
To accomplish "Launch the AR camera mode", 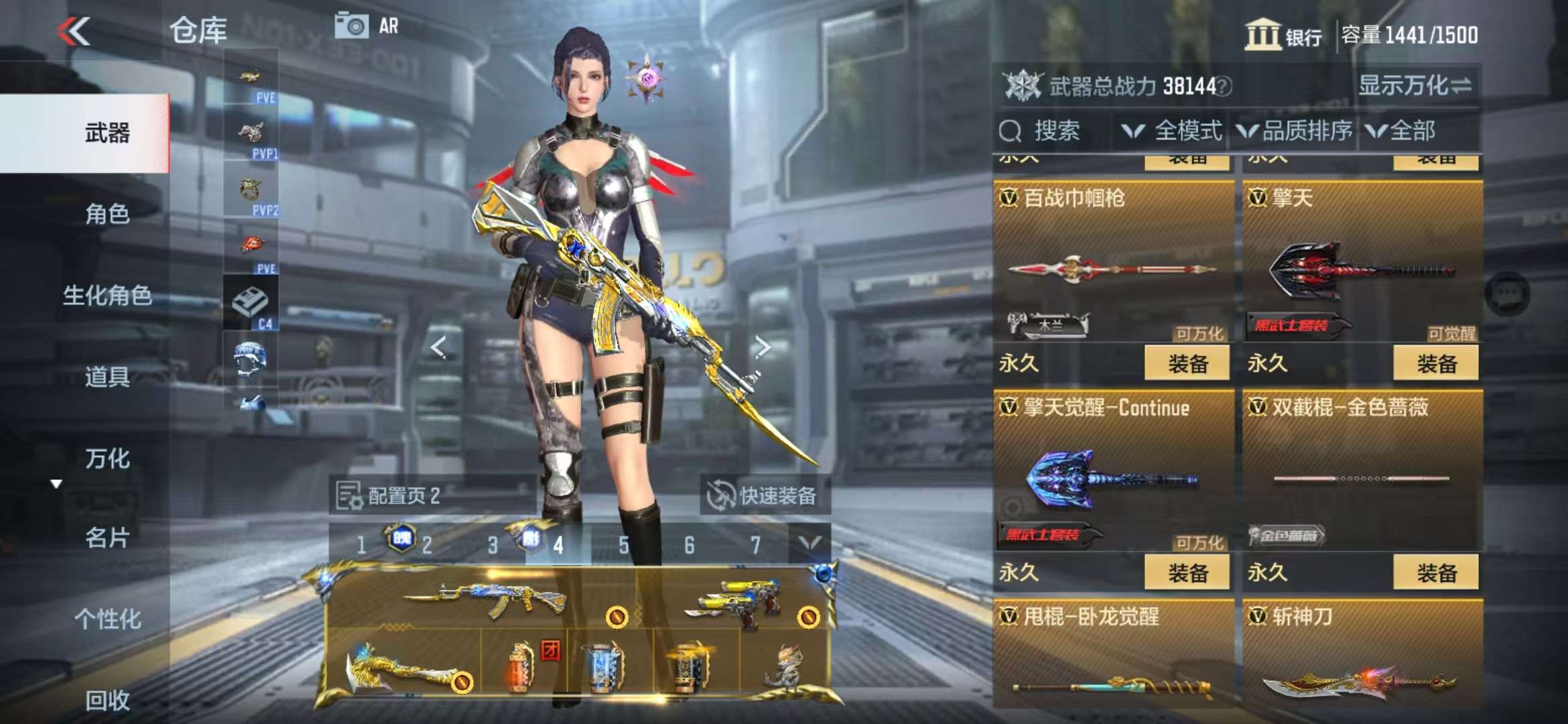I will tap(367, 27).
